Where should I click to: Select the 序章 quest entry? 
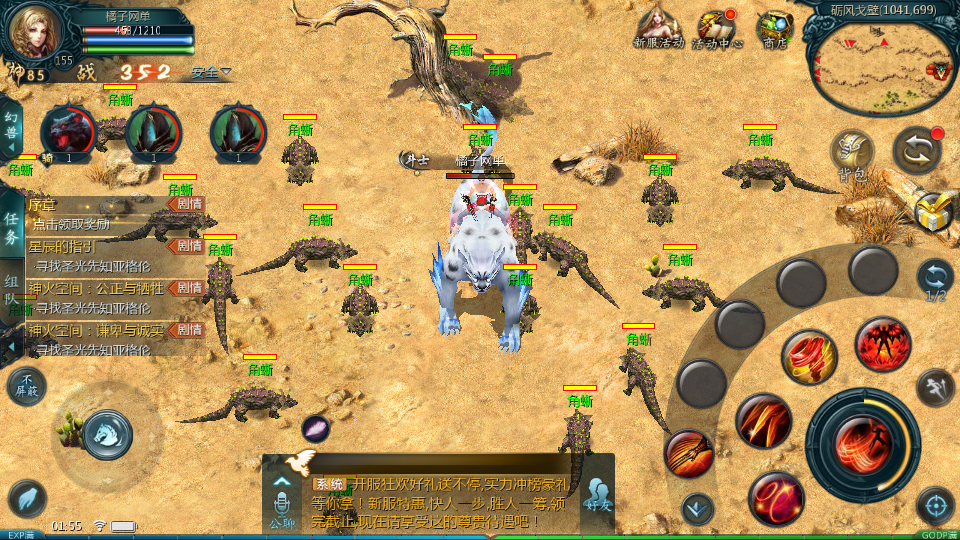tap(100, 212)
